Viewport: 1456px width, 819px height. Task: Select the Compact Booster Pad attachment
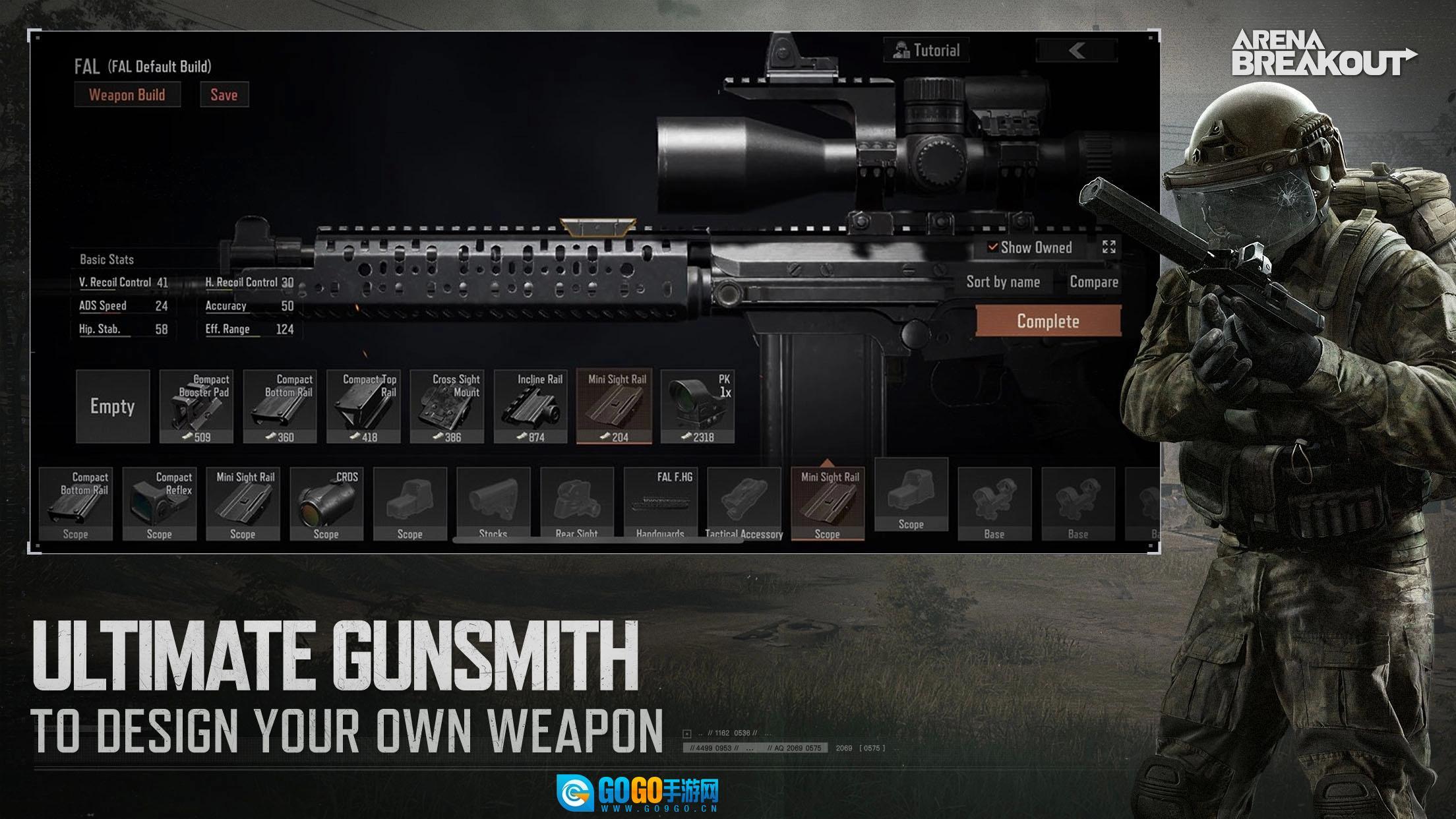point(197,406)
